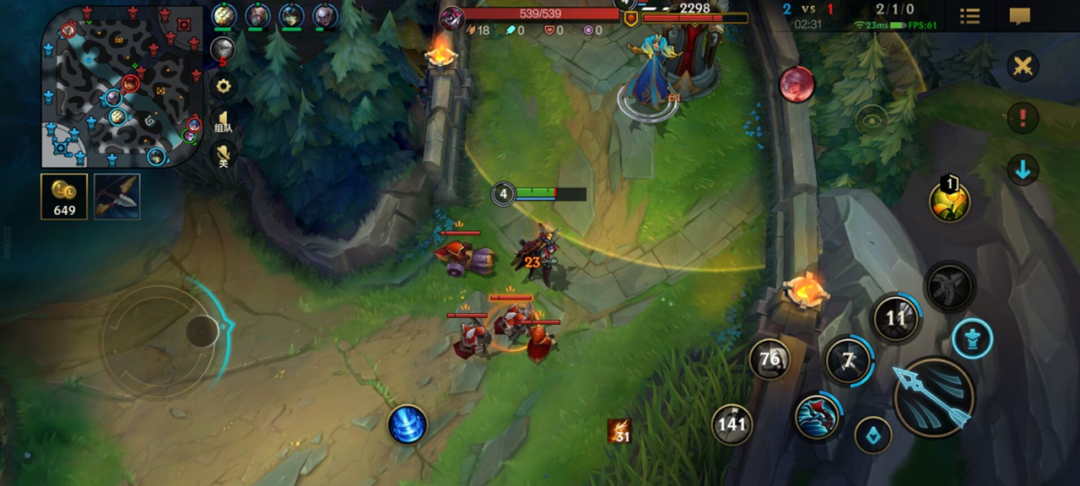
Task: Send the blue down-arrow retreat ping
Action: click(x=1022, y=169)
